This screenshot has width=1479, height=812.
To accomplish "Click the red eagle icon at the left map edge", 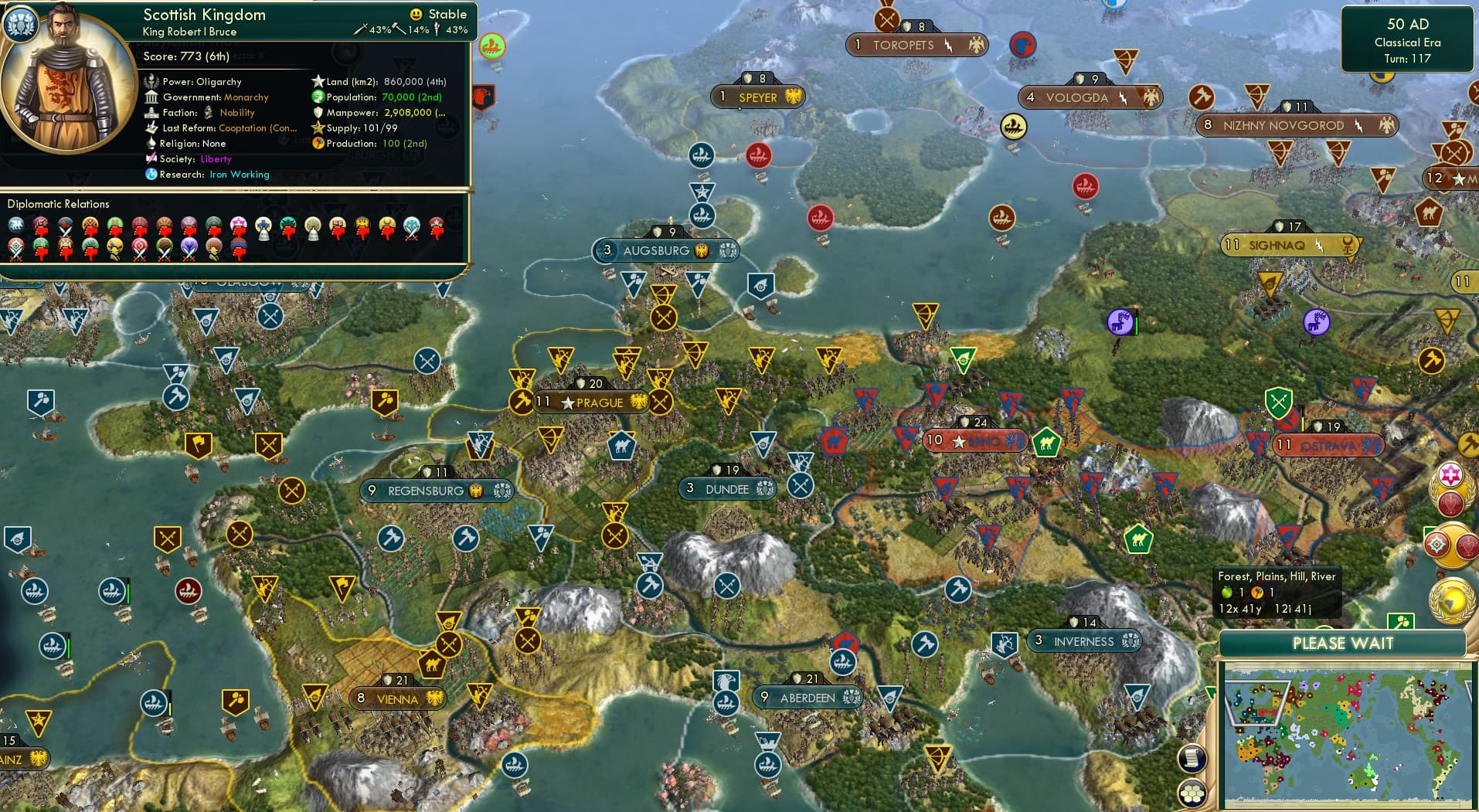I will click(485, 98).
